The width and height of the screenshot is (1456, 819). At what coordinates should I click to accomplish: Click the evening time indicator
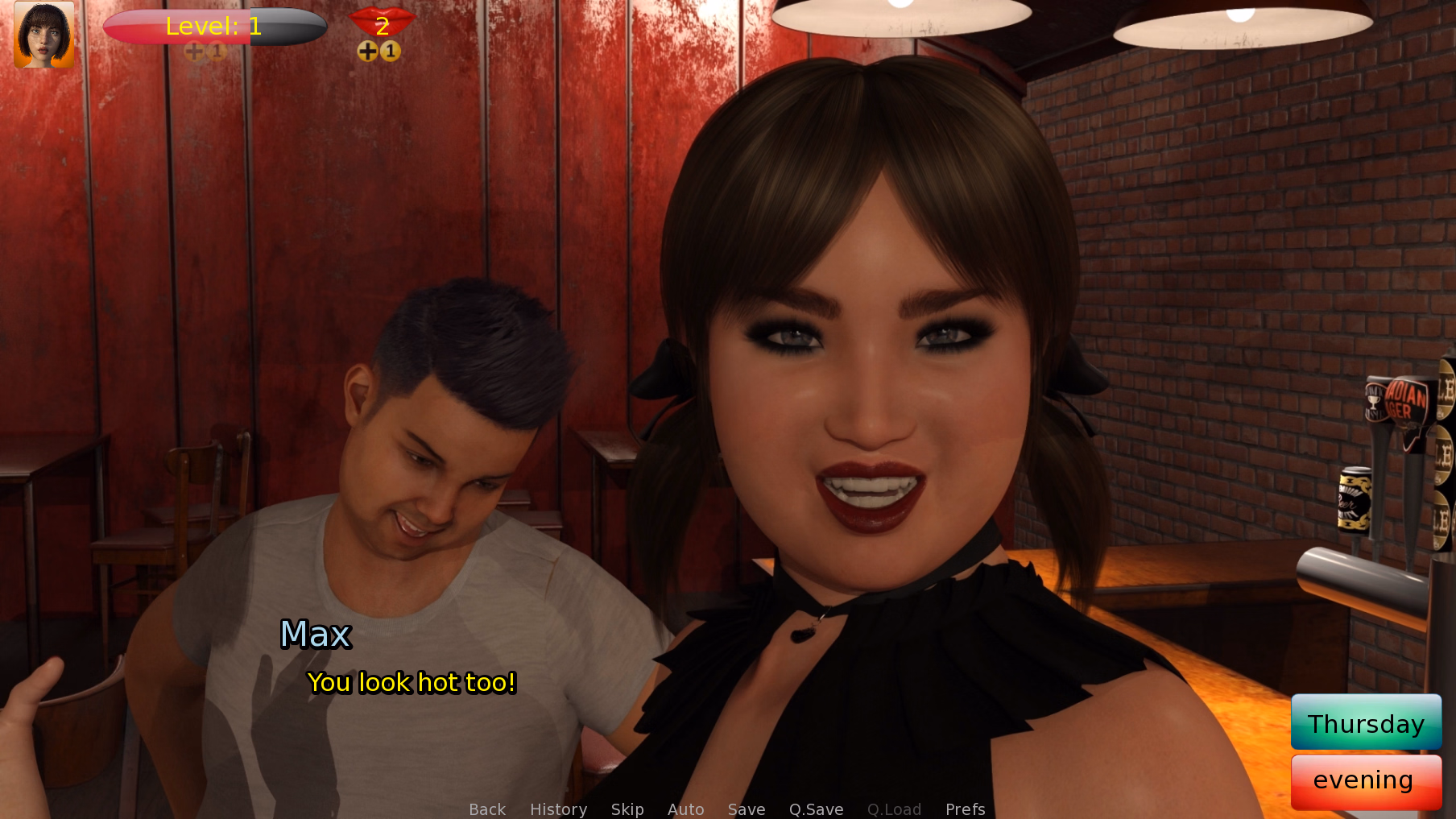1366,780
